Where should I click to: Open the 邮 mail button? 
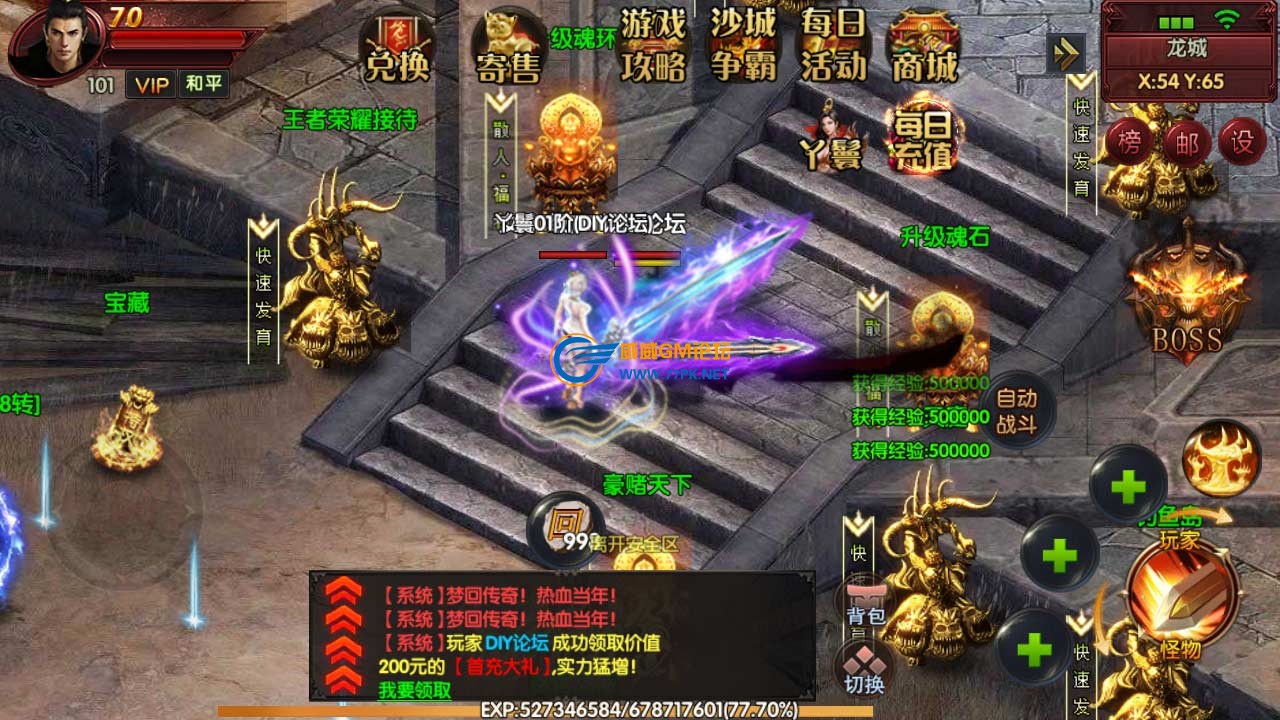point(1186,143)
